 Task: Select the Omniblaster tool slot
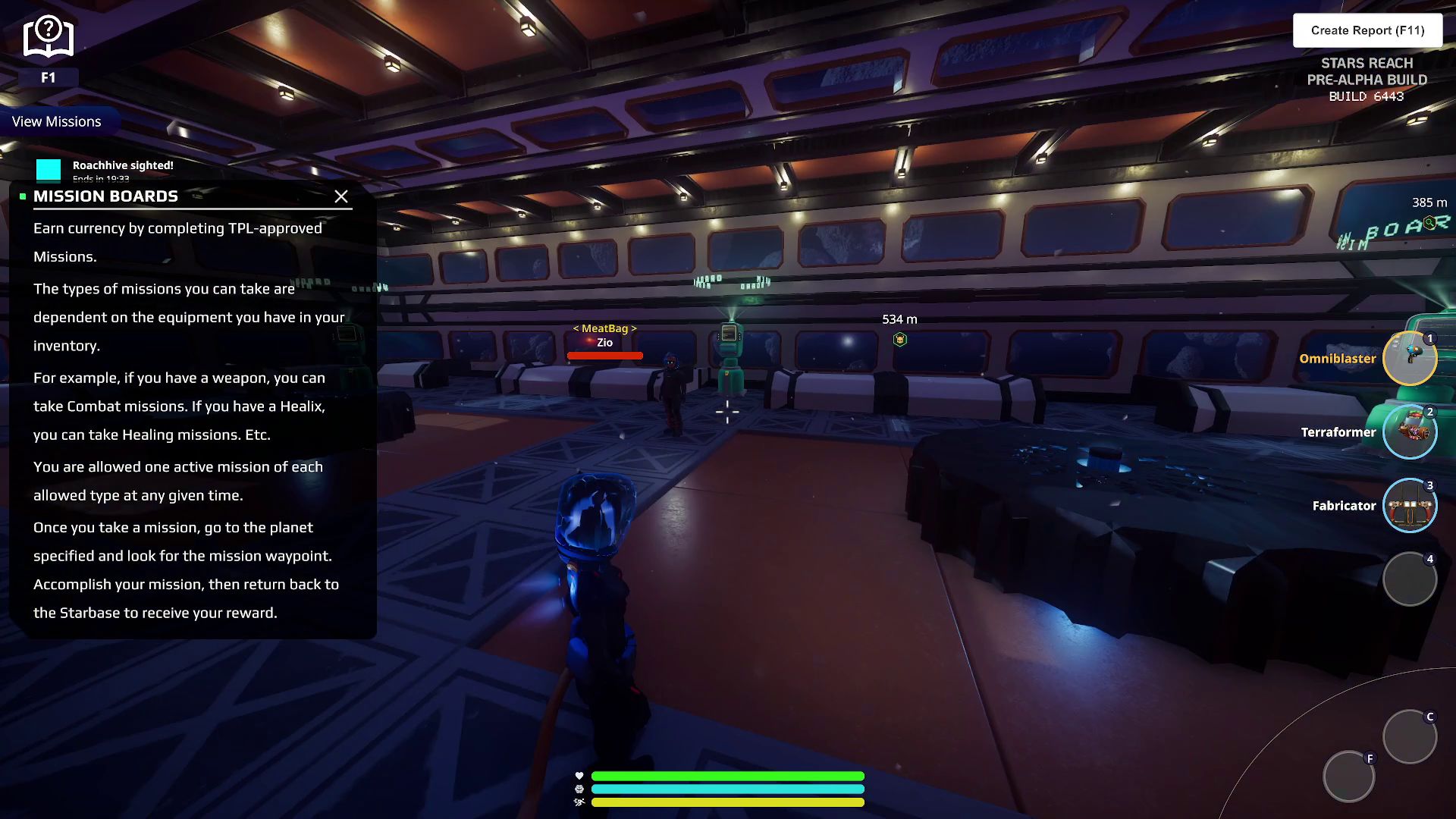tap(1409, 359)
